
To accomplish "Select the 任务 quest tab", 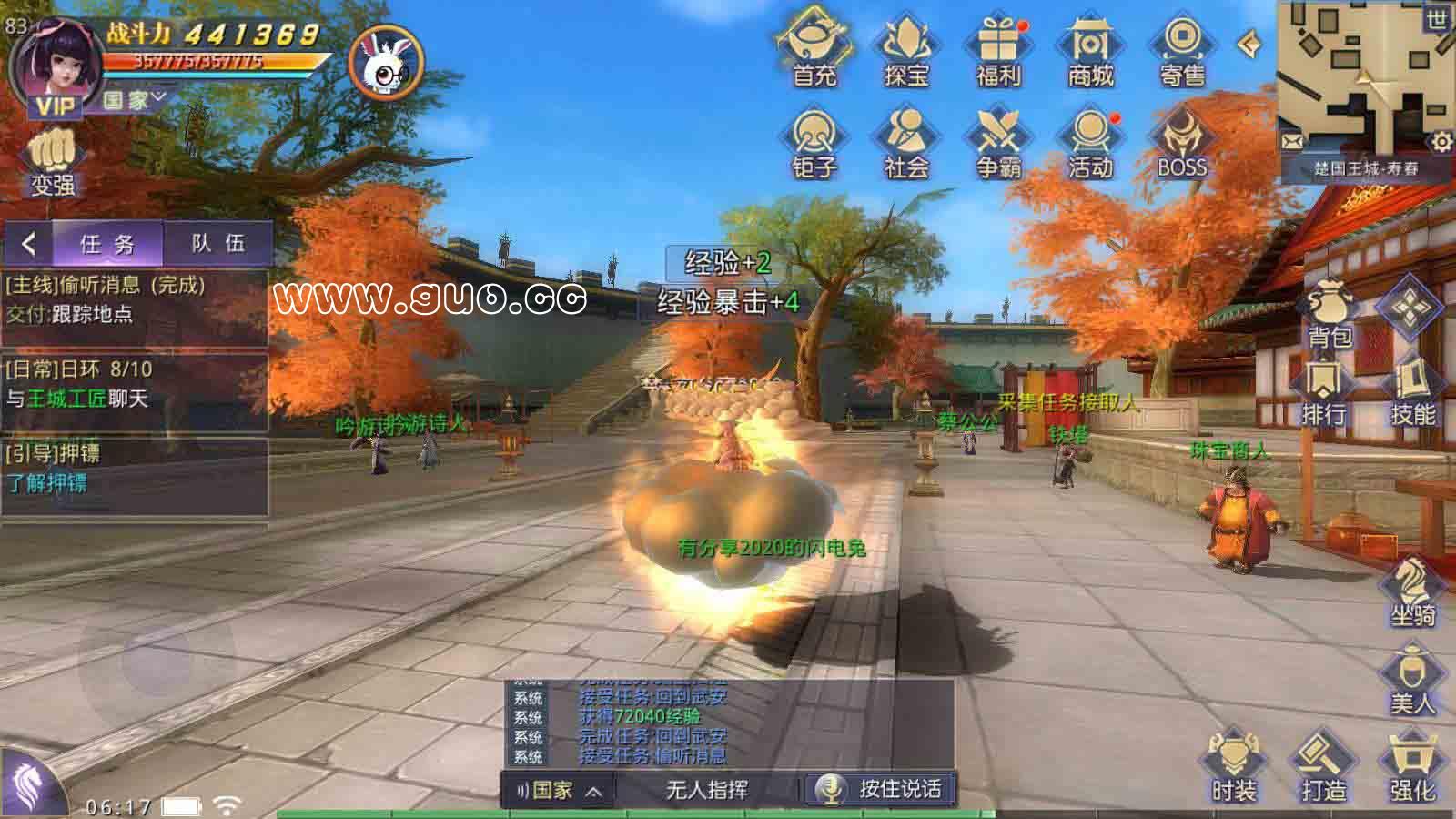I will coord(107,243).
